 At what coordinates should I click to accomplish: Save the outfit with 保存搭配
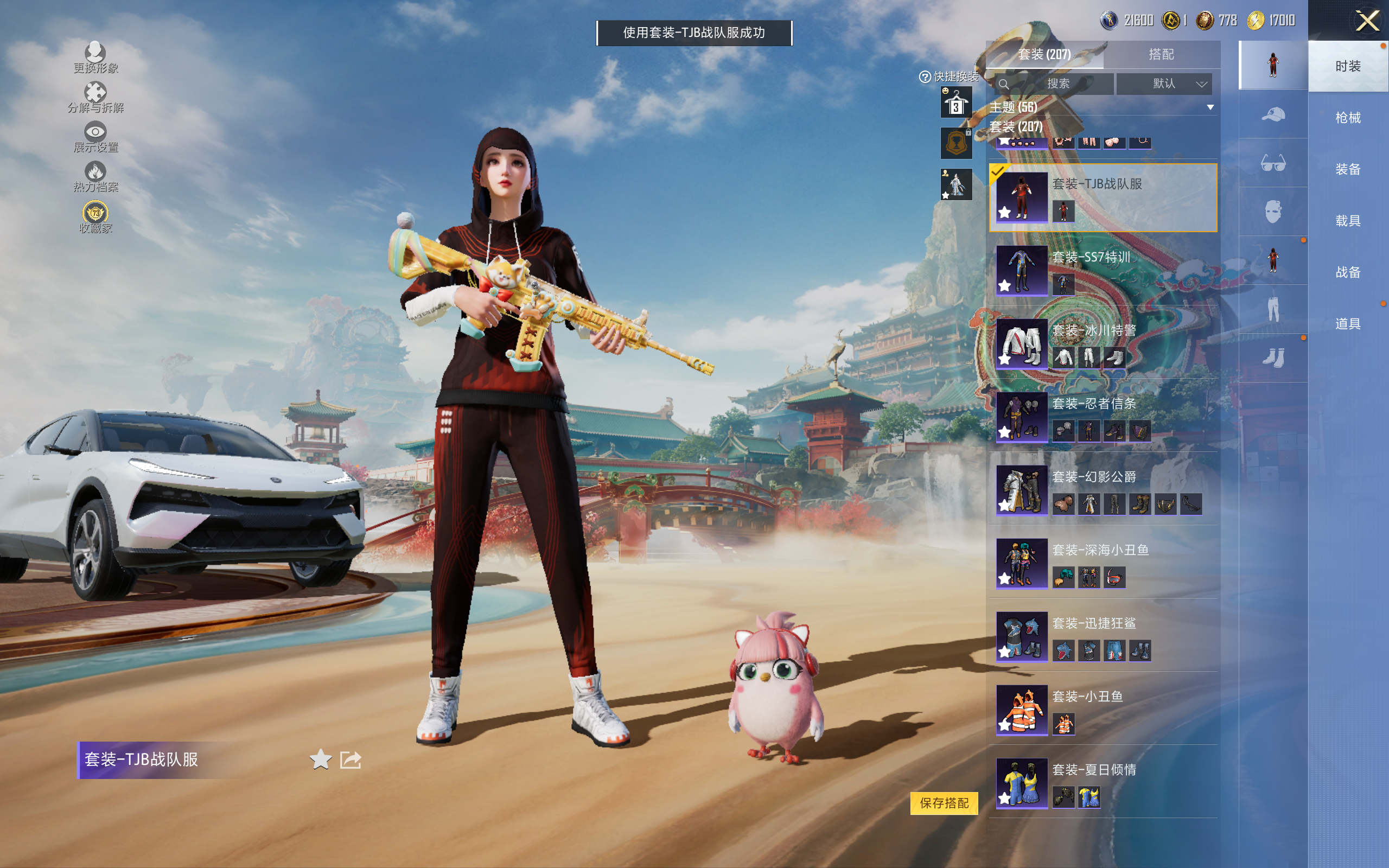point(944,802)
